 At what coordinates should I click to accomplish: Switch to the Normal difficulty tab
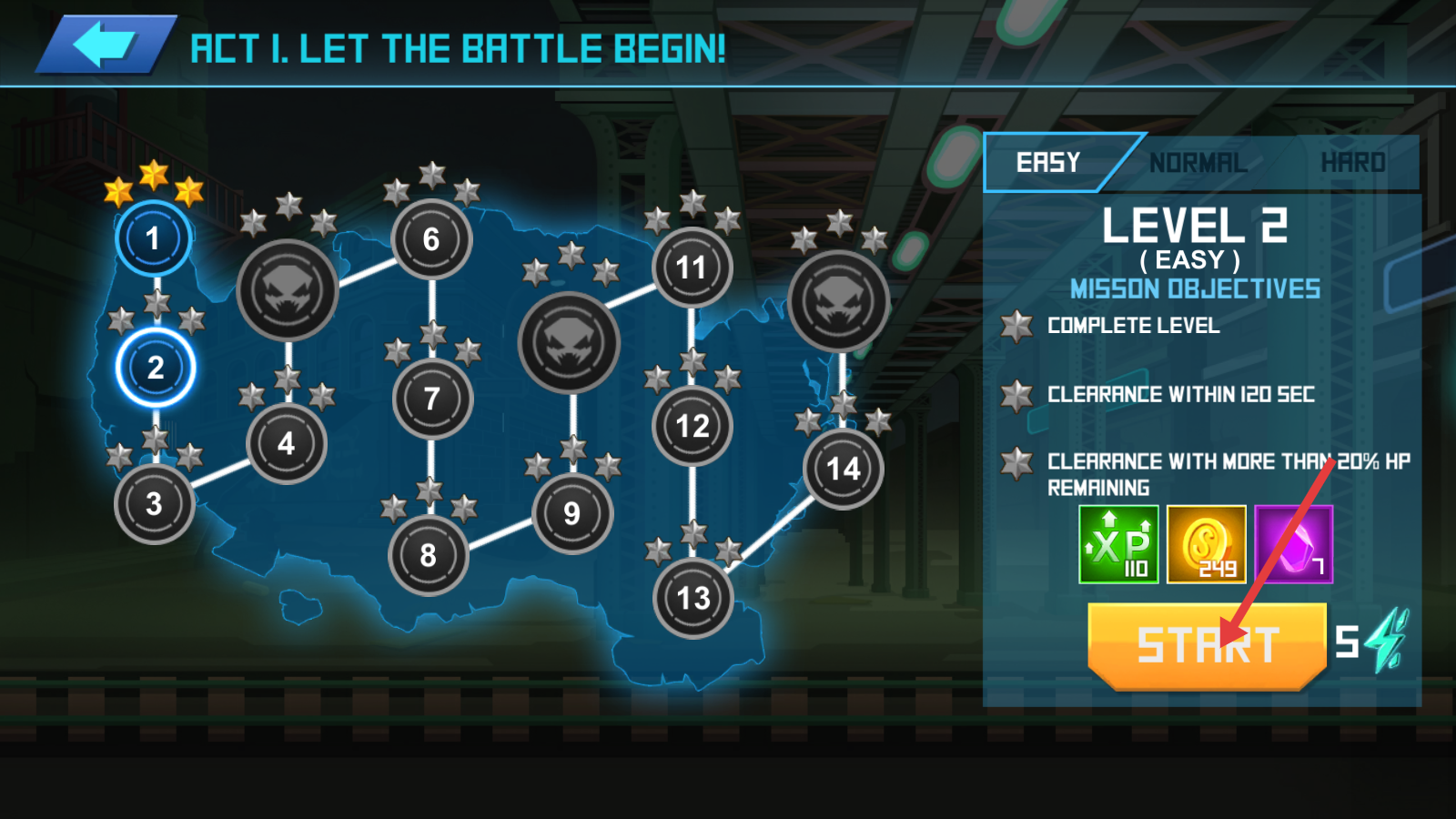click(1198, 163)
